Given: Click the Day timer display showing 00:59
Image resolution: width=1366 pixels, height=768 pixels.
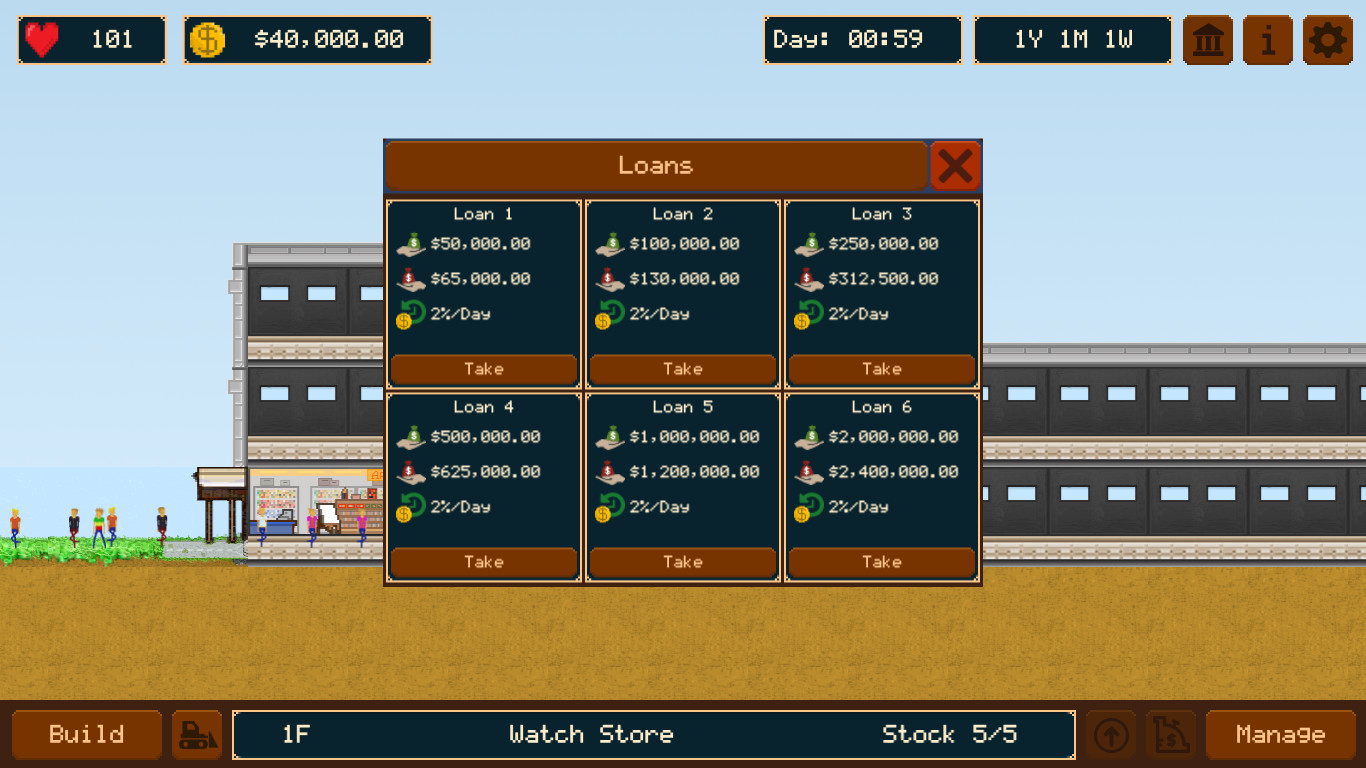Looking at the screenshot, I should pos(862,40).
